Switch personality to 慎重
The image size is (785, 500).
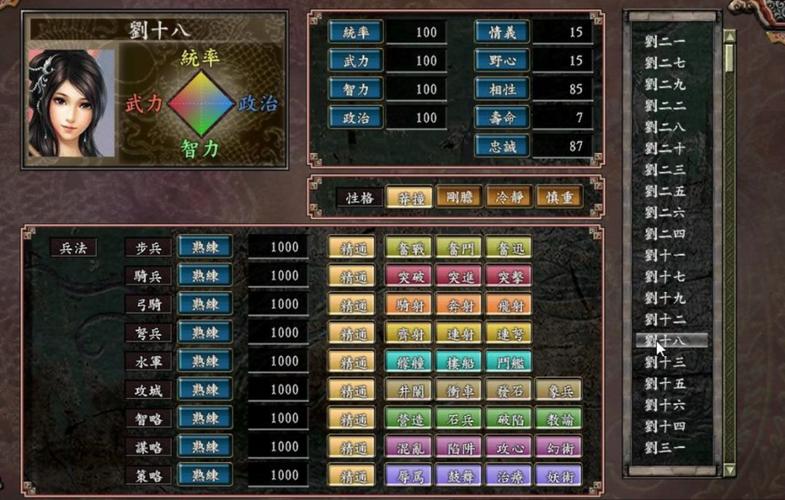[559, 197]
